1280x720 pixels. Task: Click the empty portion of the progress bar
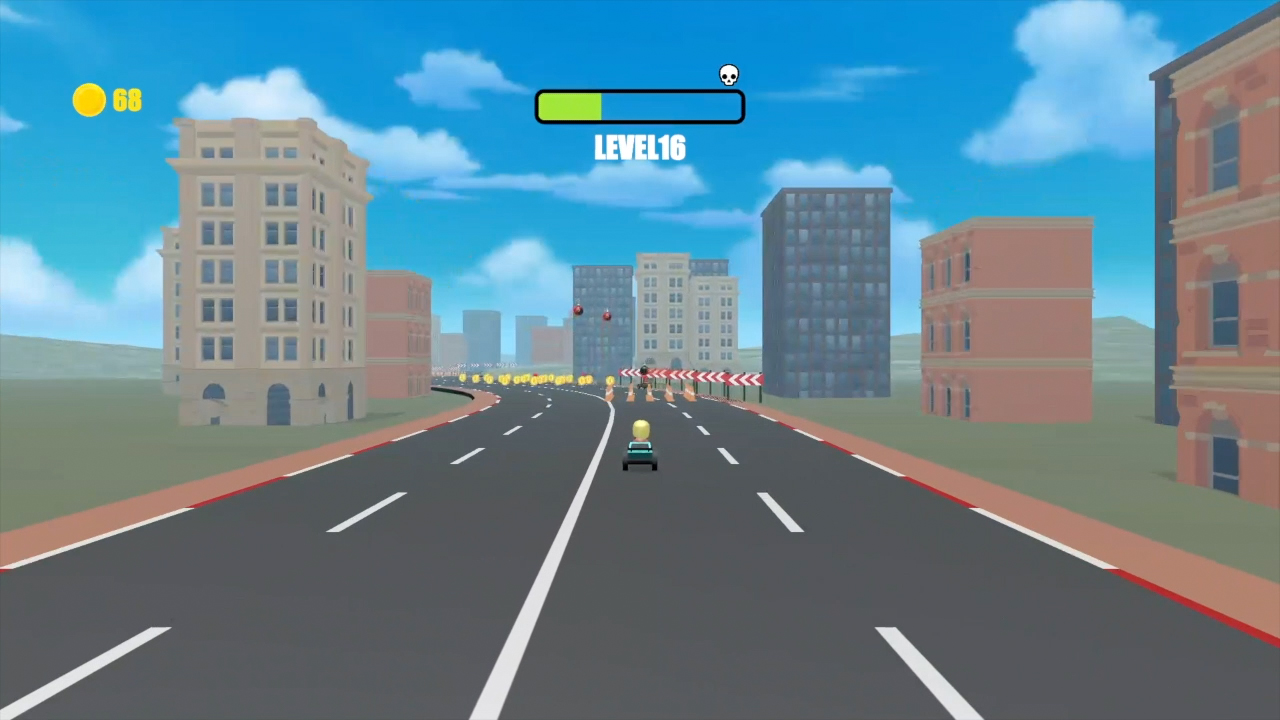click(x=670, y=105)
